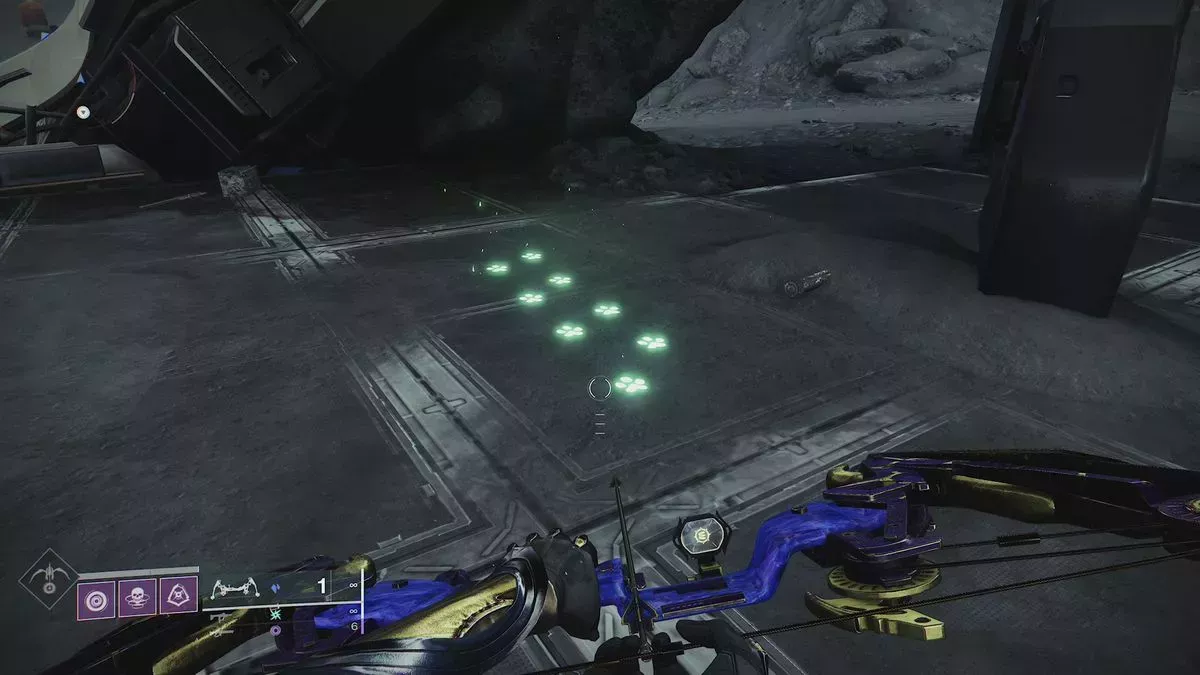Switch to the stowed rifle weapon icon
1200x675 pixels.
point(222,620)
